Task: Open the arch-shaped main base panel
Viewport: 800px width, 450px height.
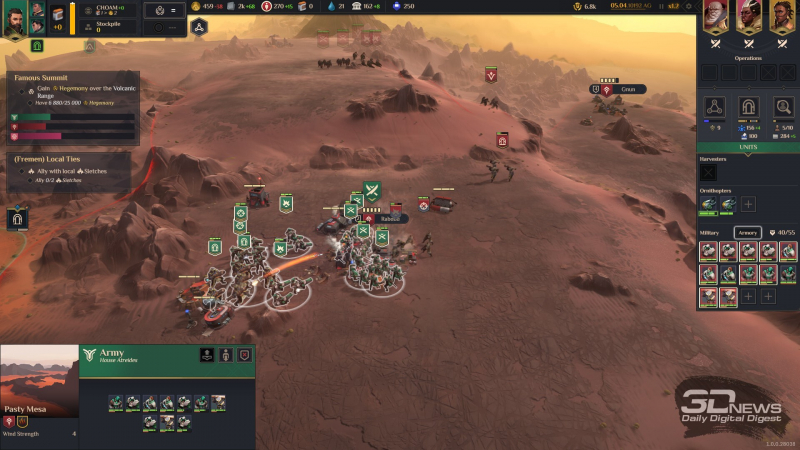Action: pyautogui.click(x=747, y=107)
